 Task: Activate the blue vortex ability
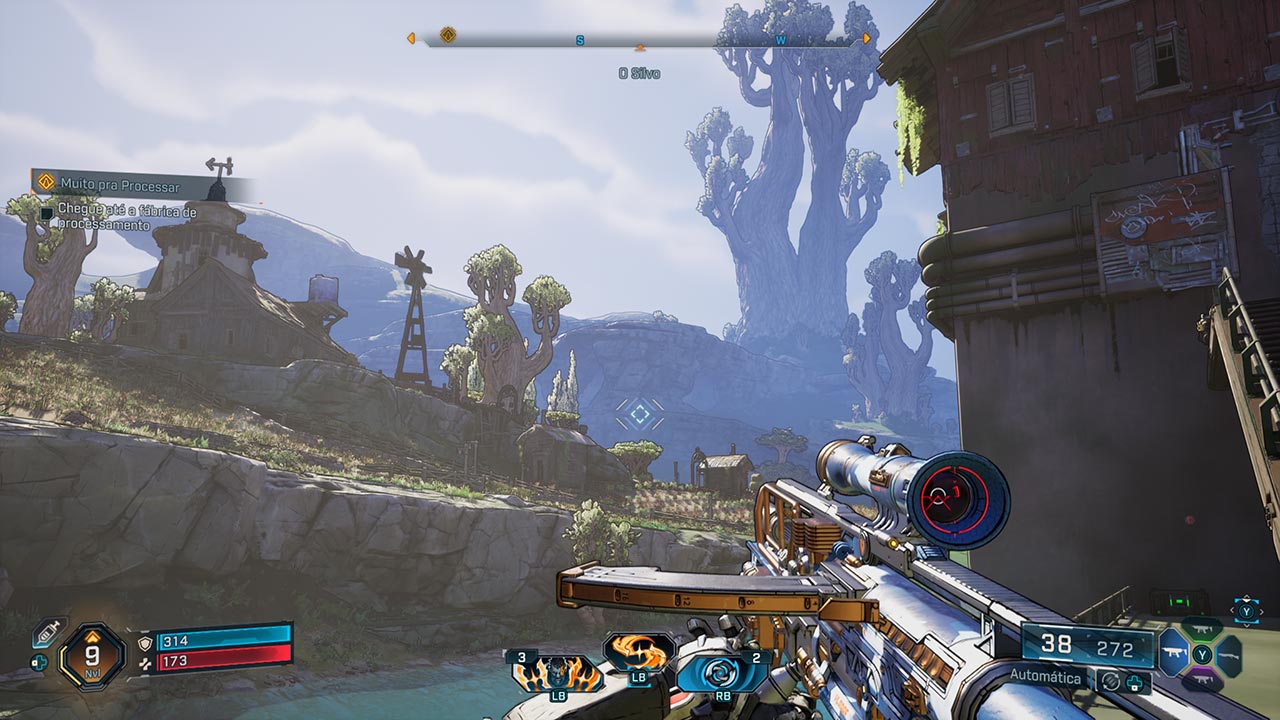click(x=722, y=672)
